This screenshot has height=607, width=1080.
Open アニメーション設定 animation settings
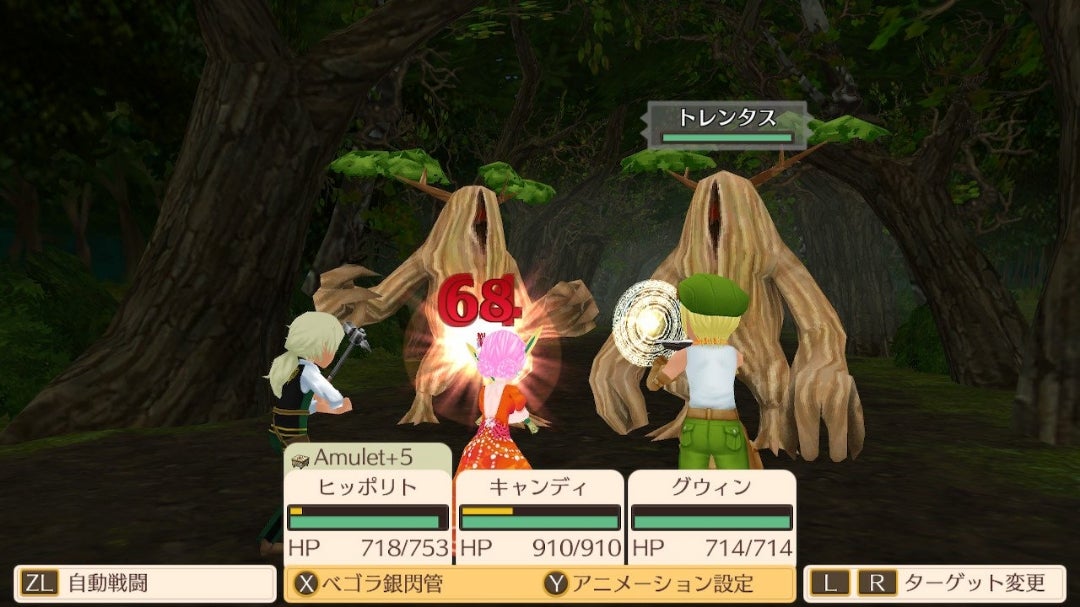648,584
